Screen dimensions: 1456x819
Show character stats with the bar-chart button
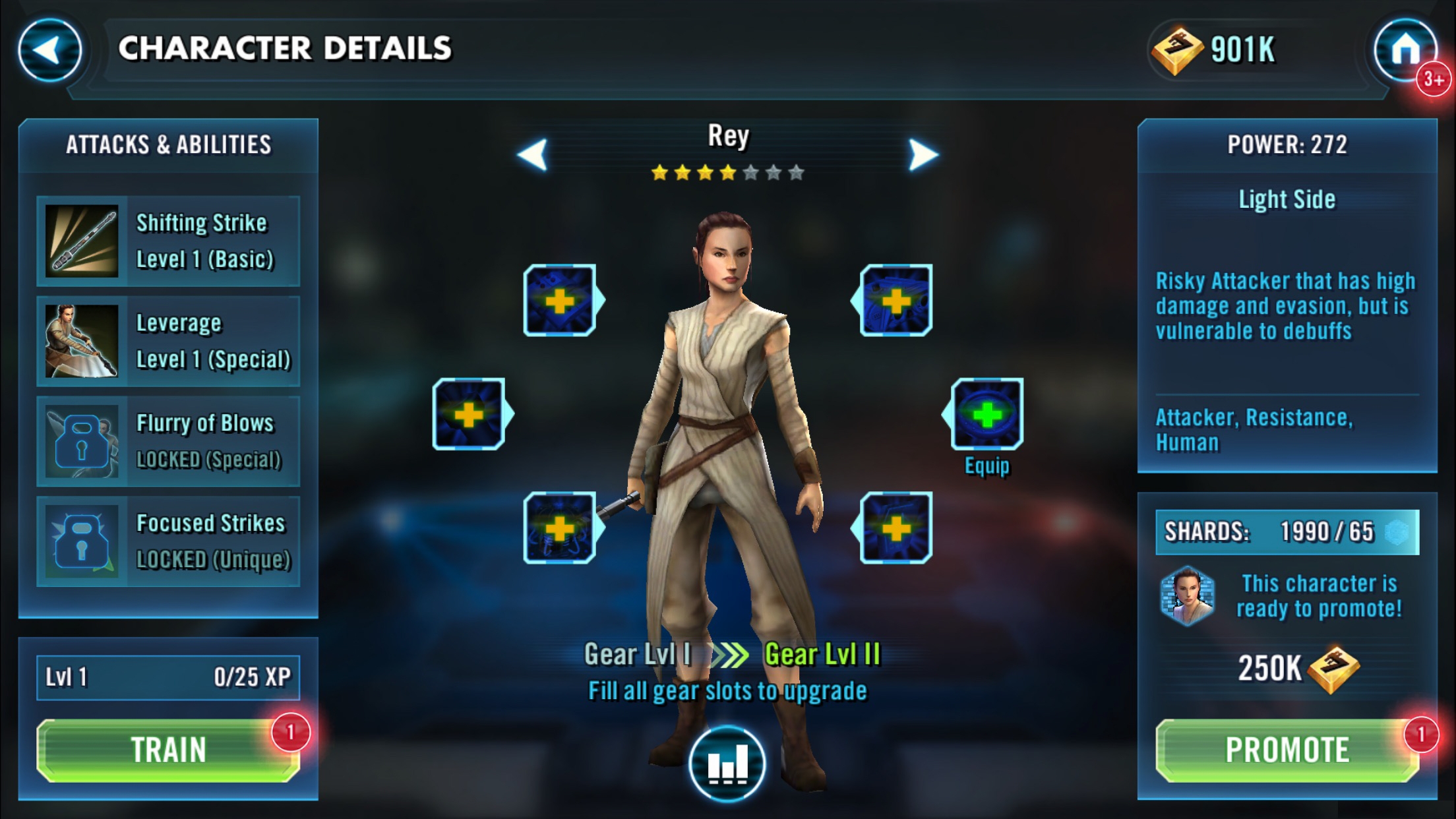point(727,764)
